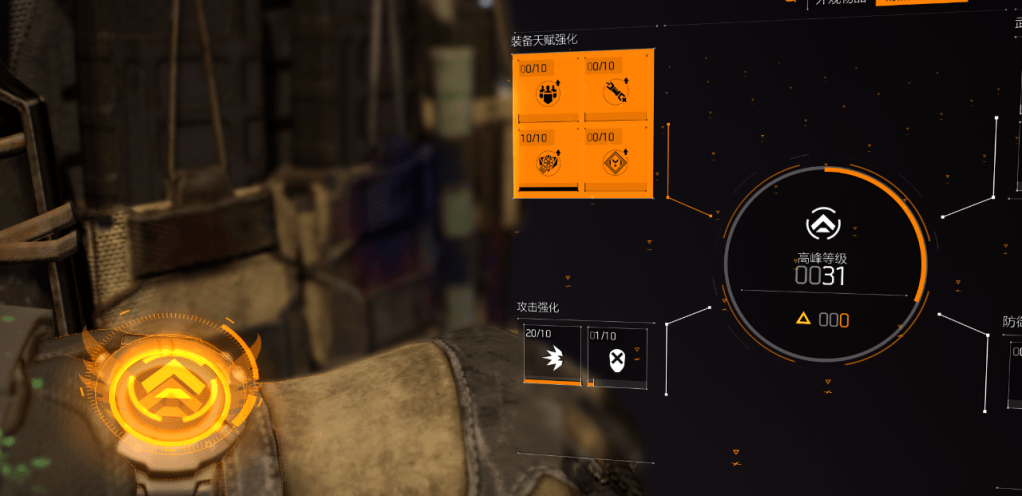Choose the wrench gear talent upgrade
Viewport: 1022px width, 496px height.
(616, 90)
